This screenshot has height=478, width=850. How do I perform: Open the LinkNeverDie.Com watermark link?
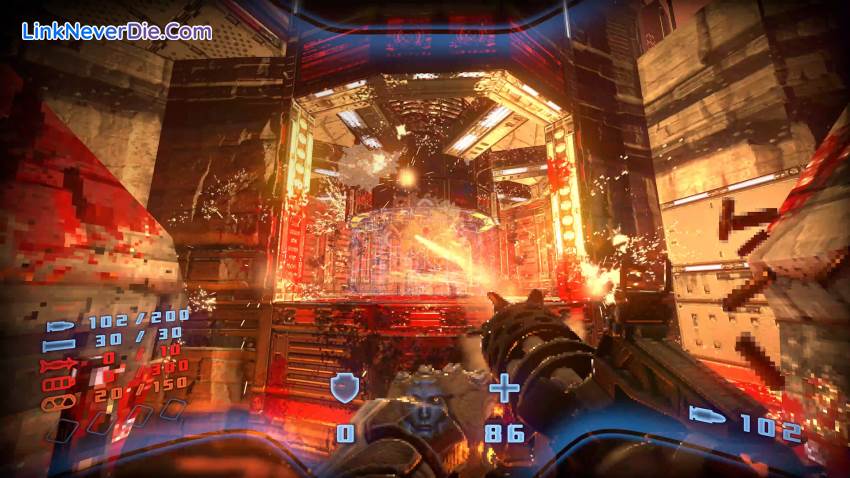point(117,31)
